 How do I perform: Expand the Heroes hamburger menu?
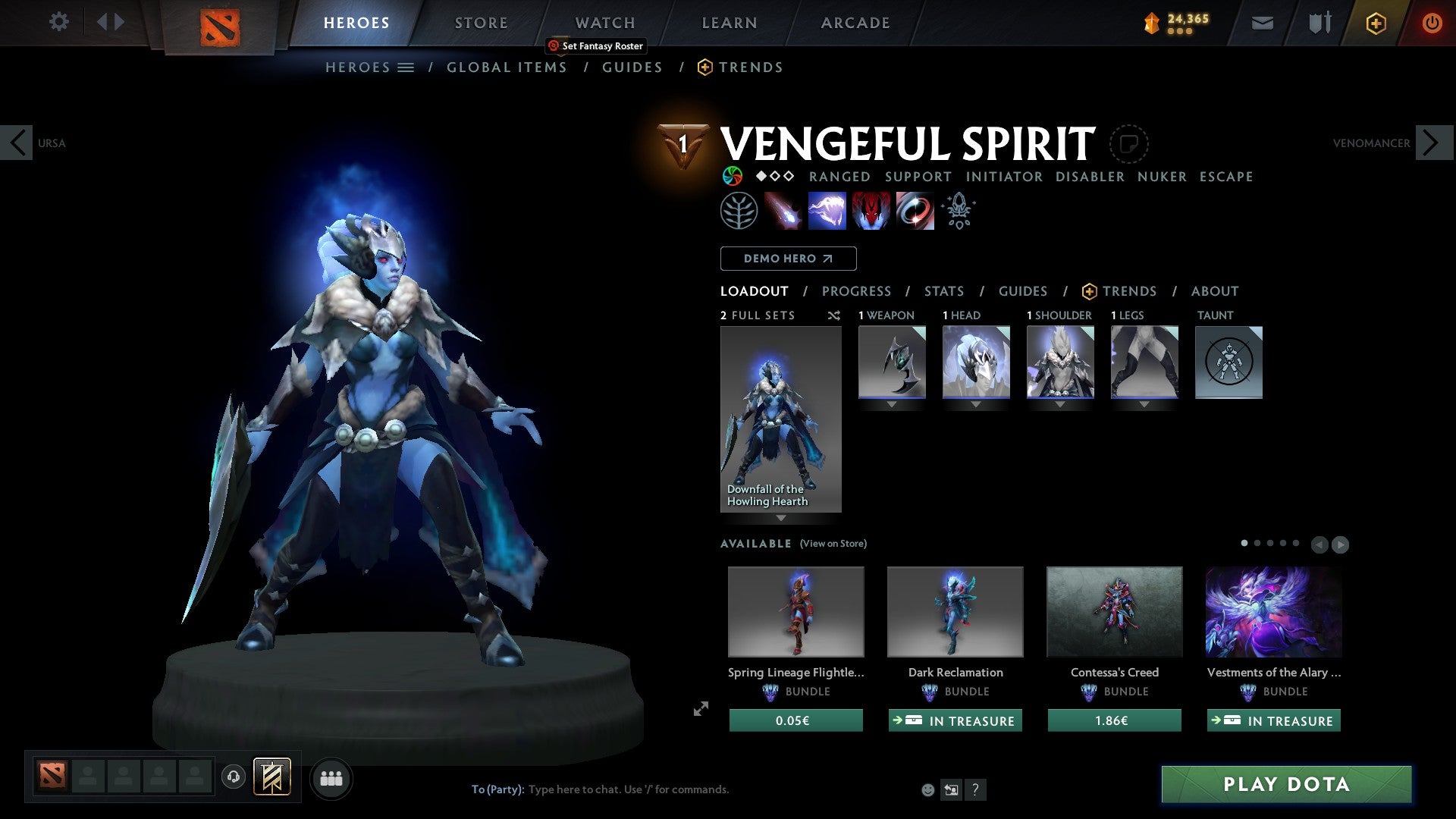pyautogui.click(x=406, y=67)
